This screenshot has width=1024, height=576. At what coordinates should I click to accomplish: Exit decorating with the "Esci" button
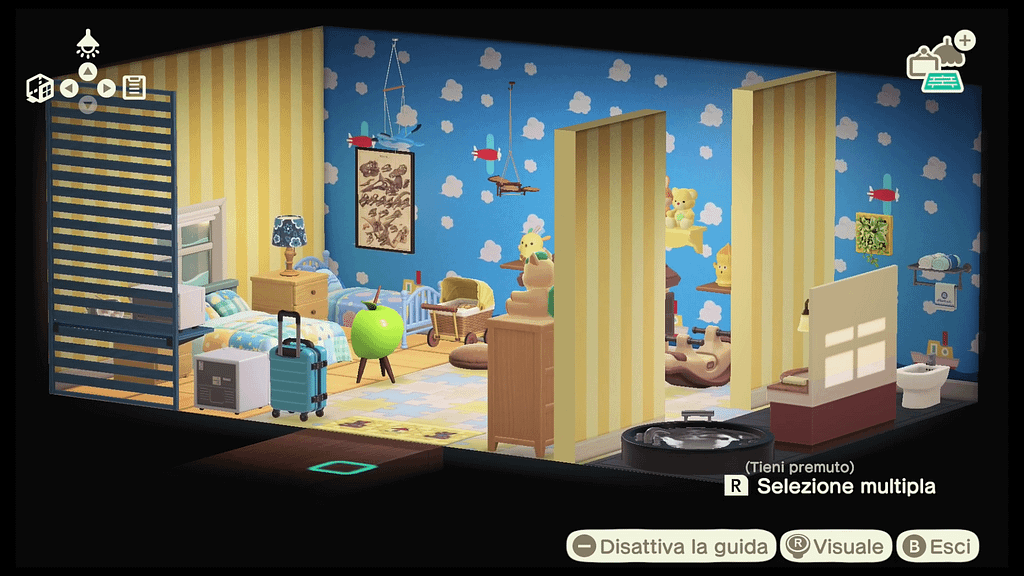[938, 546]
